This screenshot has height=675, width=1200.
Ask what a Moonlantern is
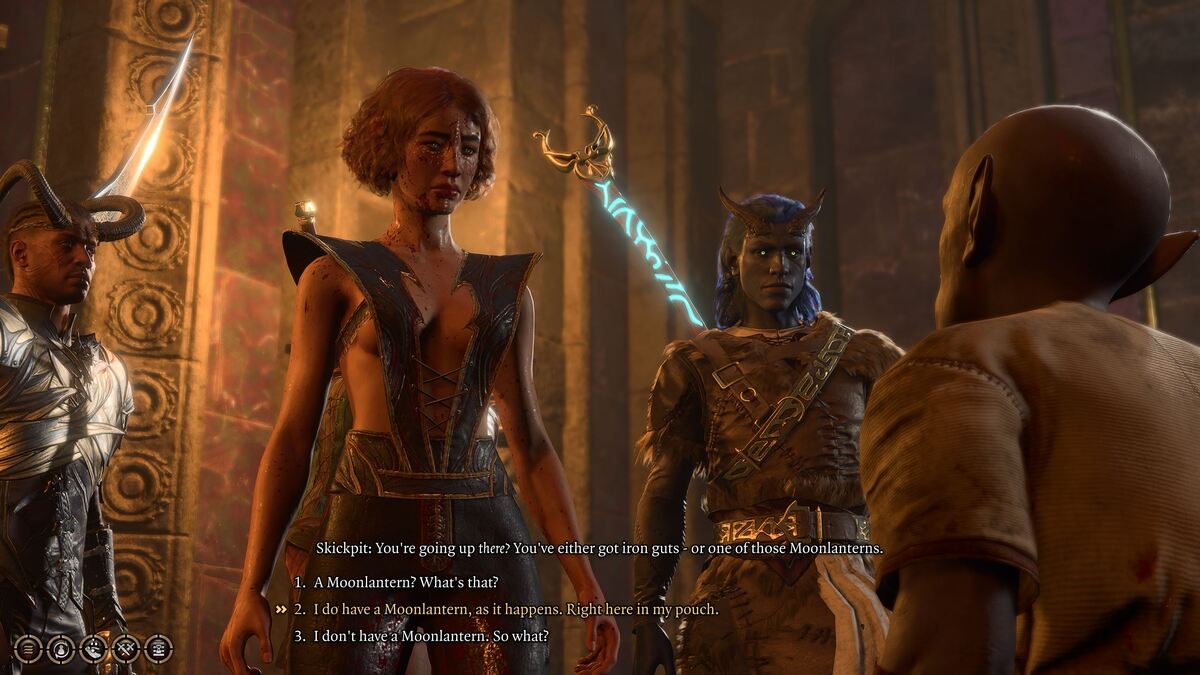click(405, 582)
